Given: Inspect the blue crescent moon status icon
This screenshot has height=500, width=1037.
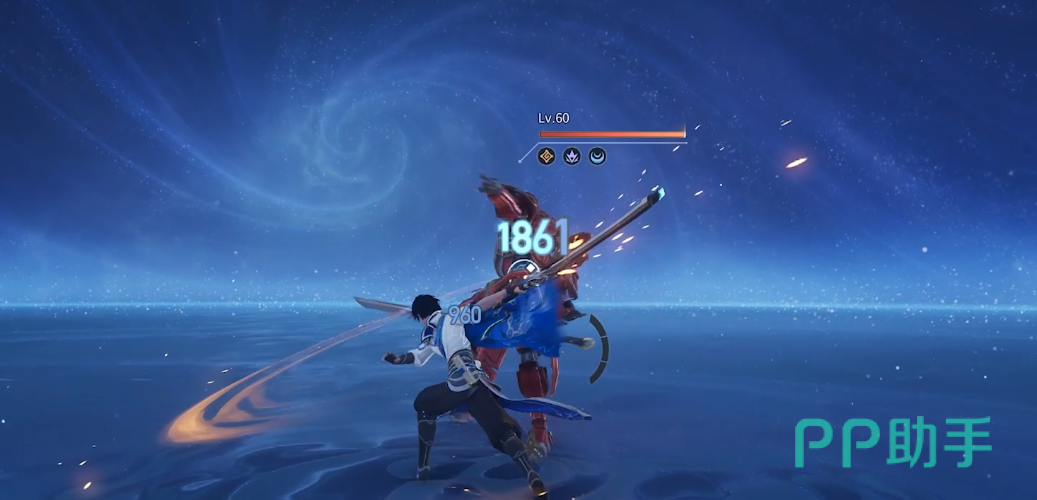Looking at the screenshot, I should [597, 156].
